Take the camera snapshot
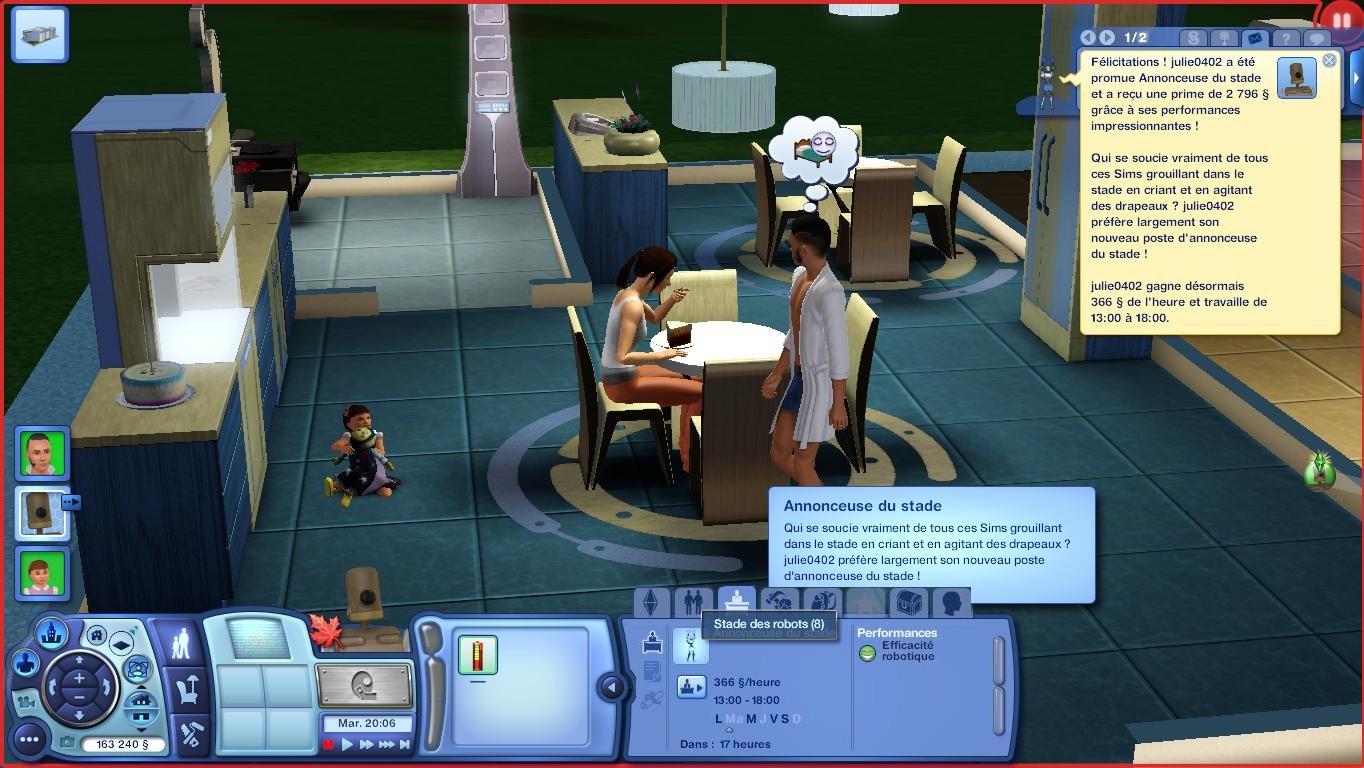The image size is (1364, 768). click(x=67, y=743)
